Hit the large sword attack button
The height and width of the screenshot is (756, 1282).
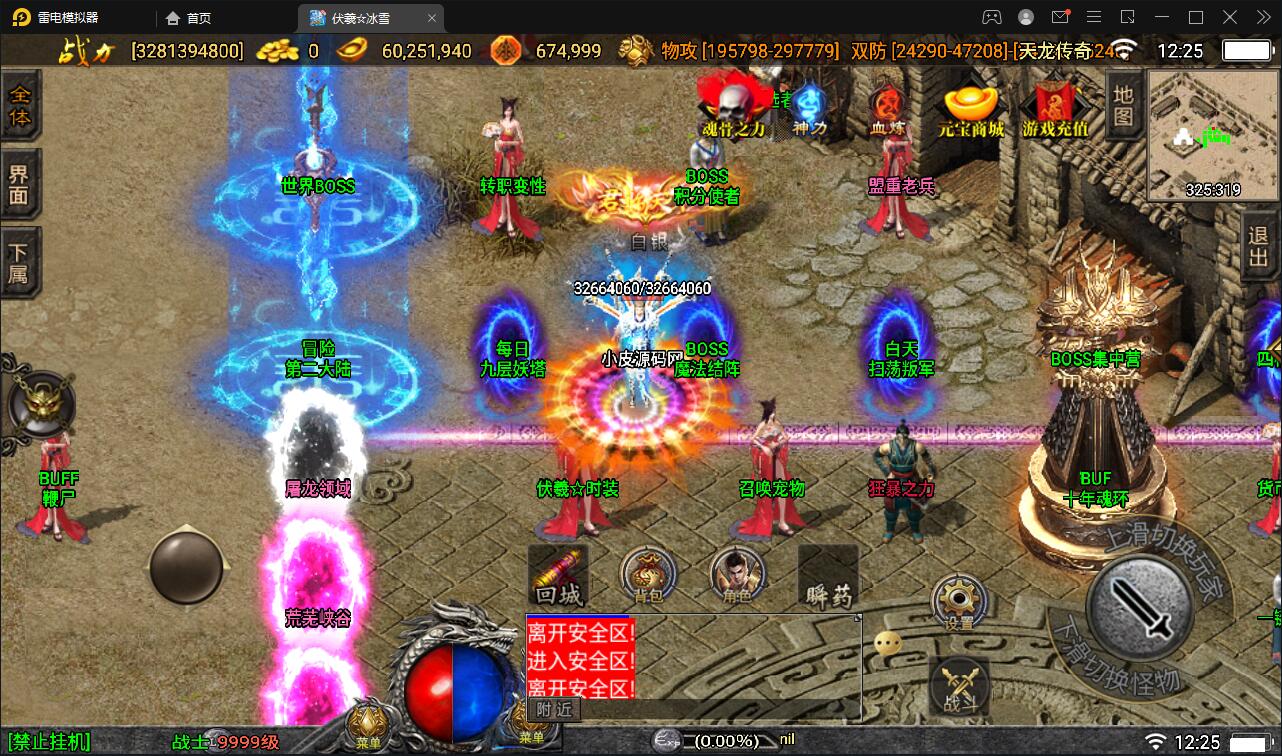(x=1144, y=603)
